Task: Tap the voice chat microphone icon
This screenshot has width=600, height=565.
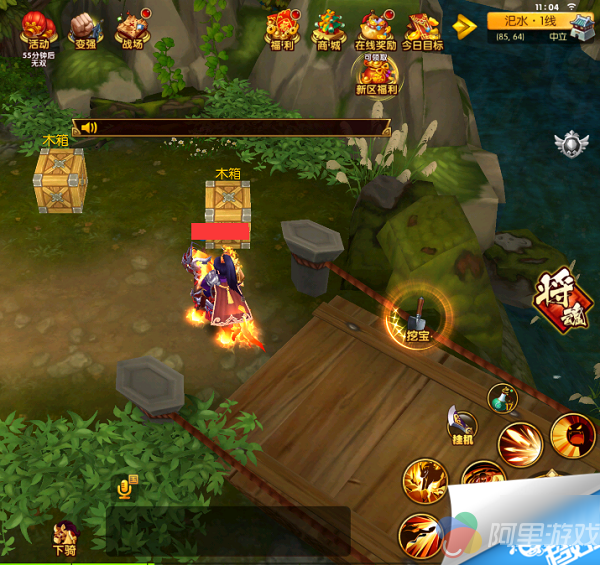Action: (x=127, y=487)
